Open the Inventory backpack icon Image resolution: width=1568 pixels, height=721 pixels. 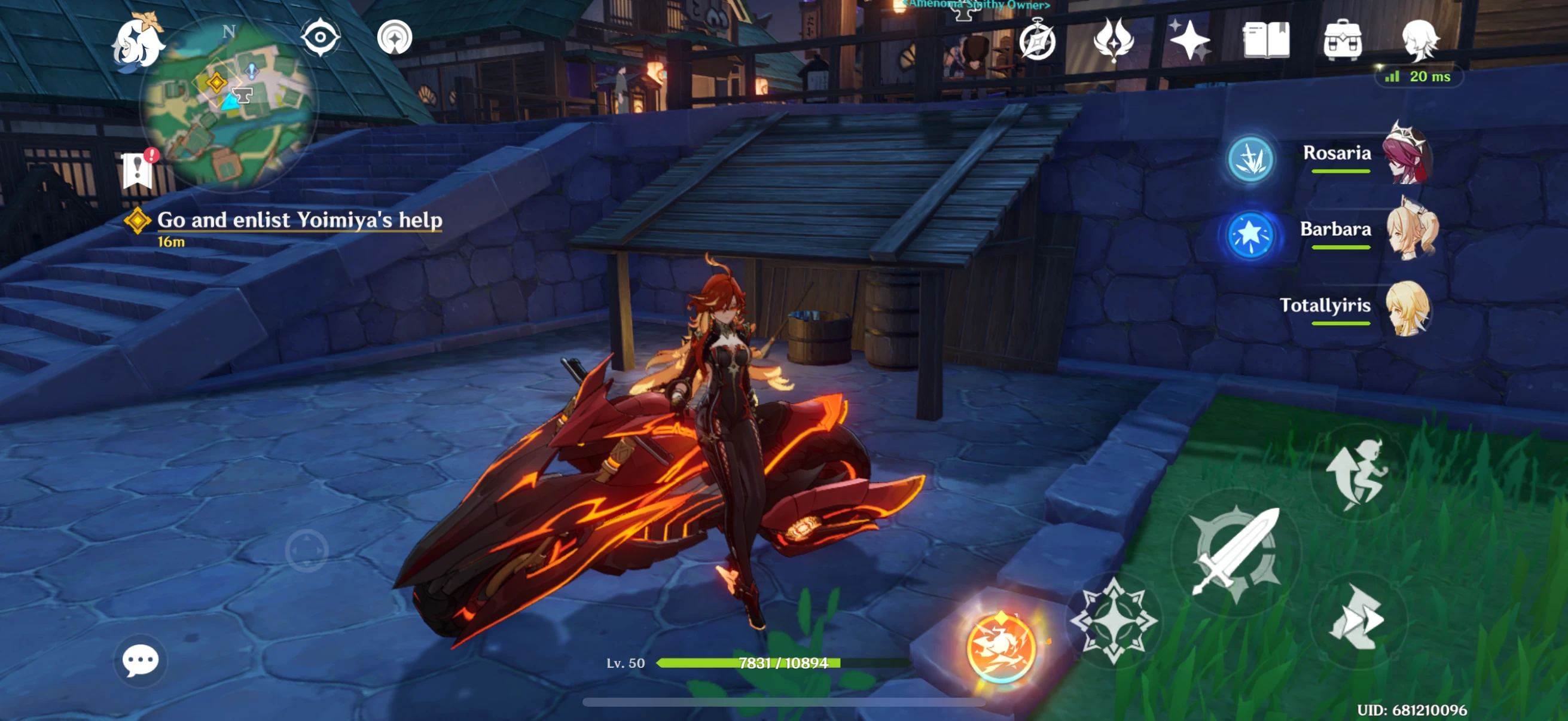tap(1343, 41)
